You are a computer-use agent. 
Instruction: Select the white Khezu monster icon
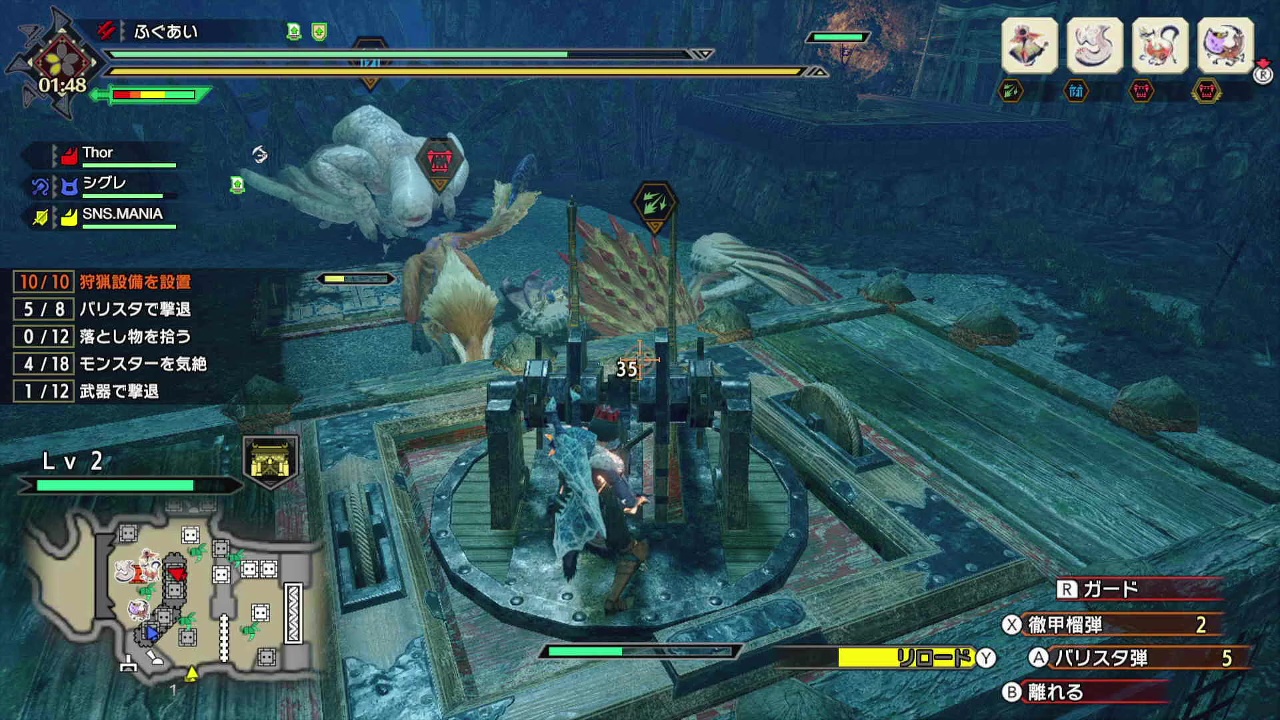point(1095,45)
